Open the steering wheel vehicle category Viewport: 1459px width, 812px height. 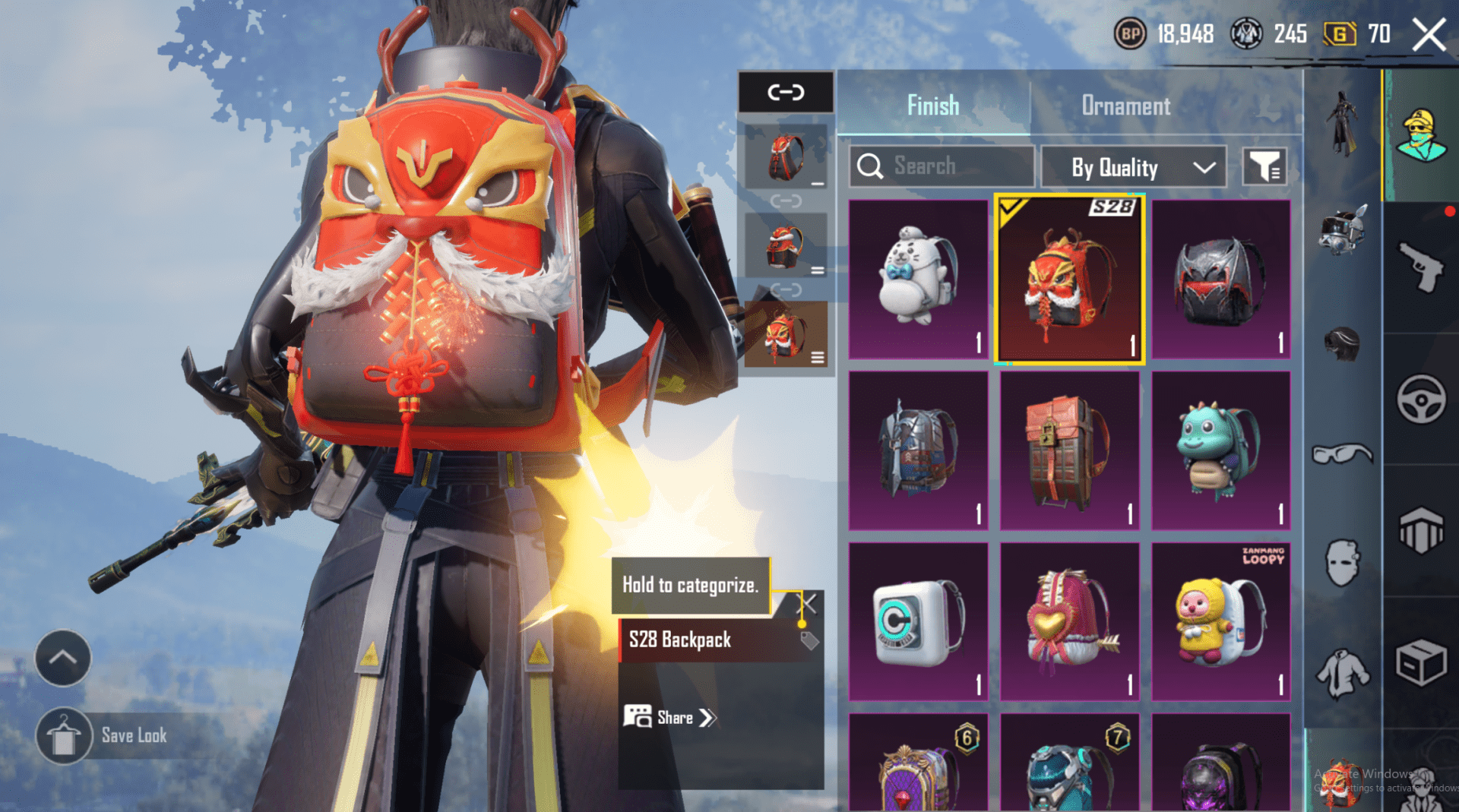pos(1420,399)
